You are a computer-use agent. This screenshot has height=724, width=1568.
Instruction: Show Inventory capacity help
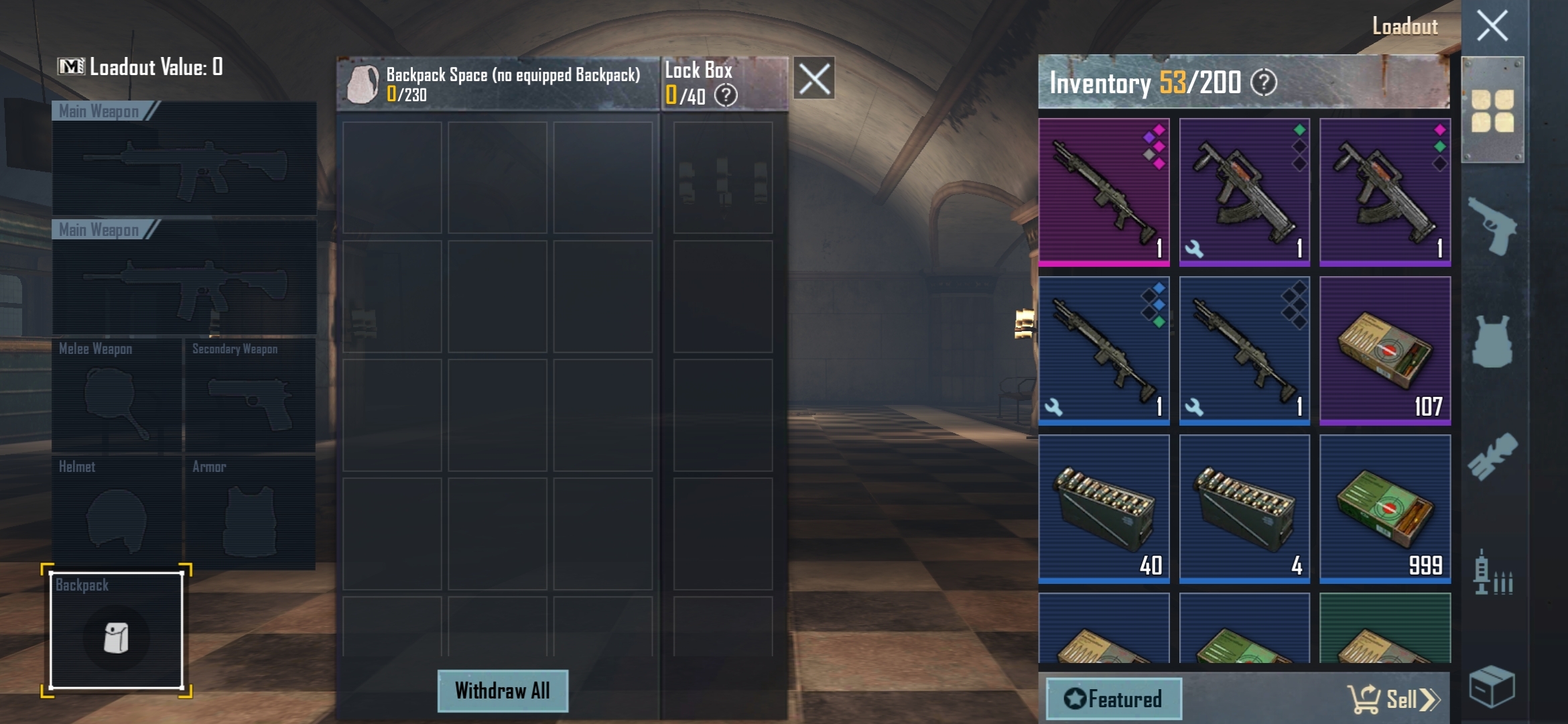pyautogui.click(x=1264, y=82)
